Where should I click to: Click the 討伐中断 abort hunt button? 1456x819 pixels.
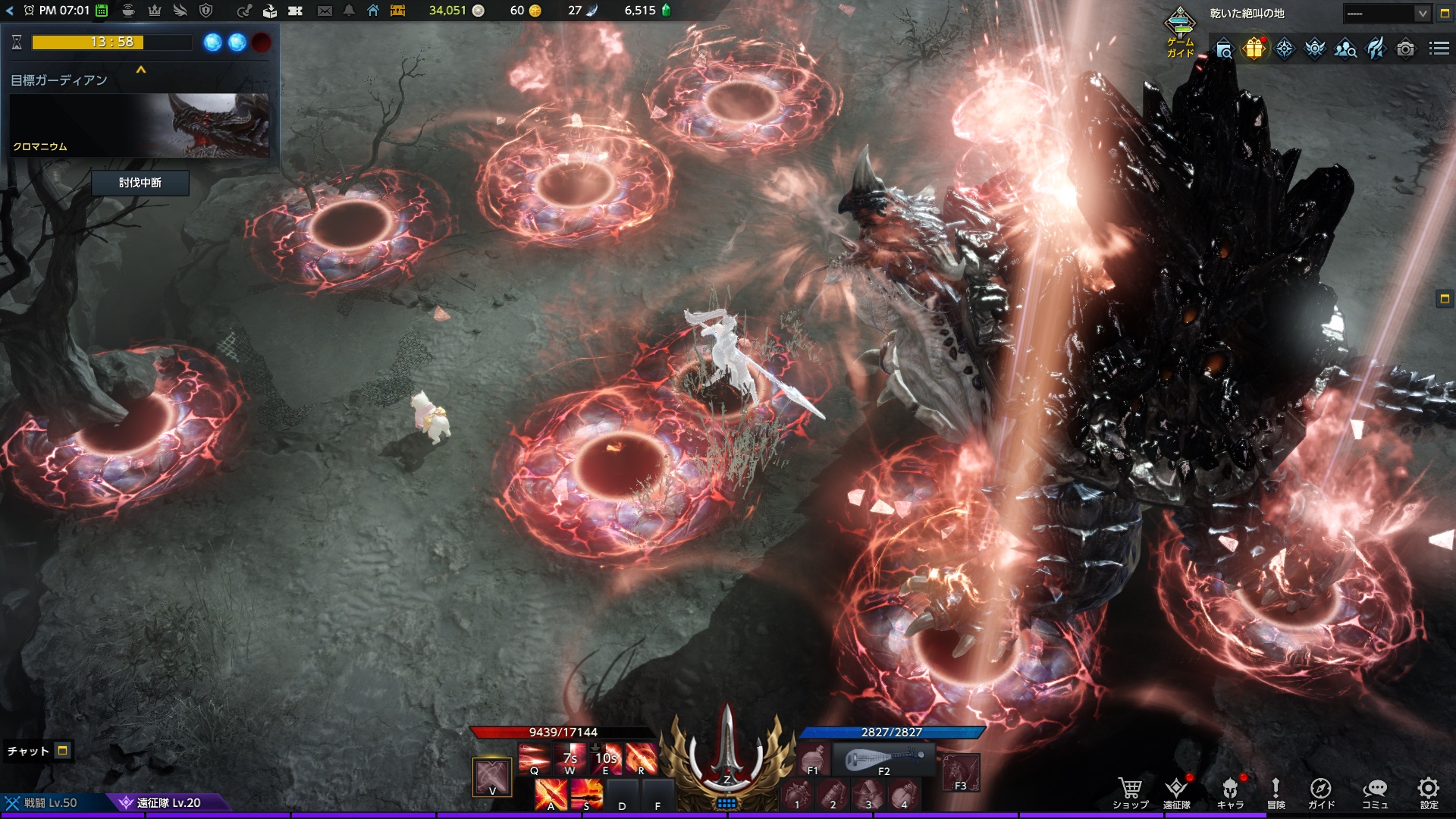pos(140,183)
